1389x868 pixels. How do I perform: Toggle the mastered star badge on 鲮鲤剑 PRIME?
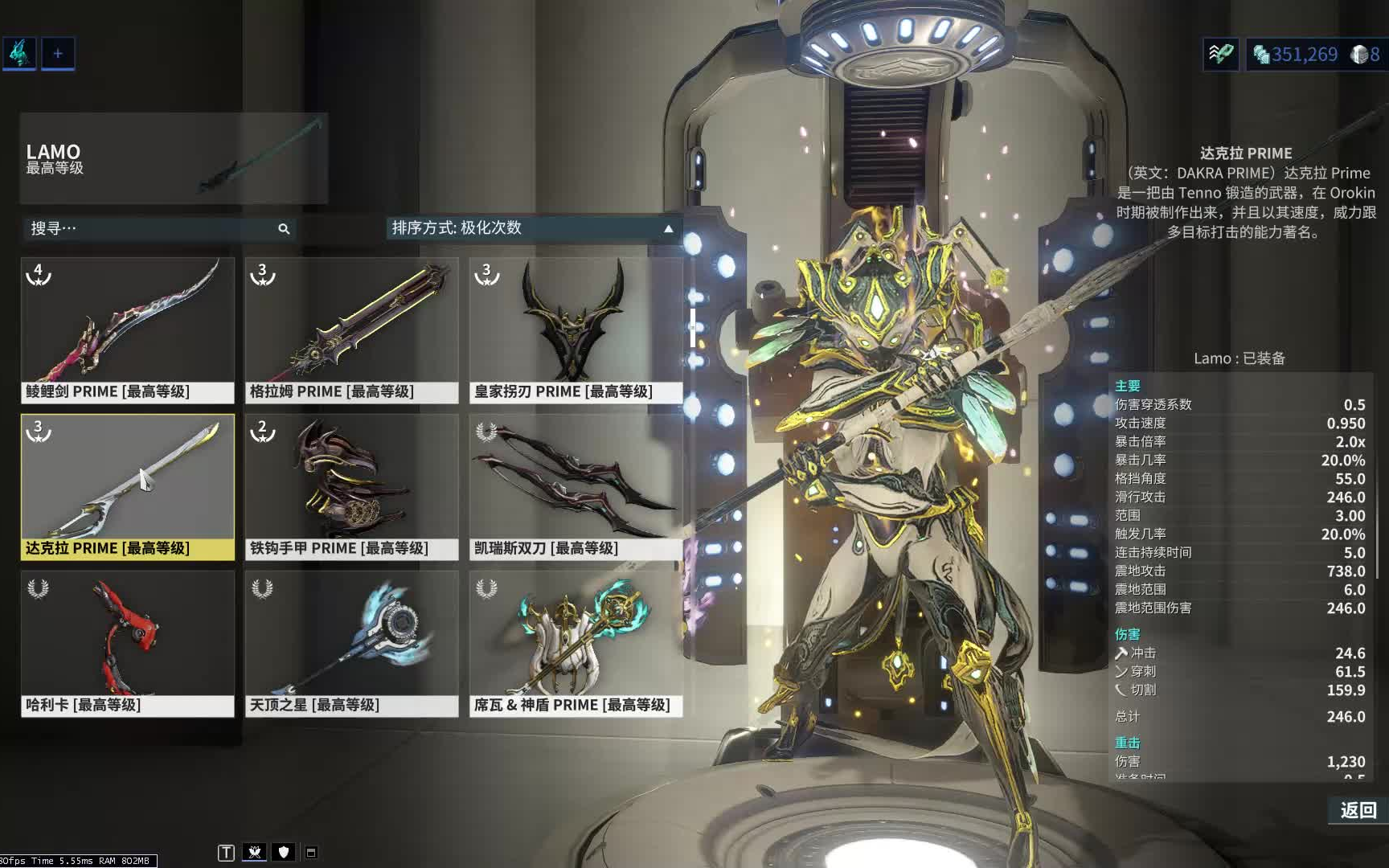(39, 276)
